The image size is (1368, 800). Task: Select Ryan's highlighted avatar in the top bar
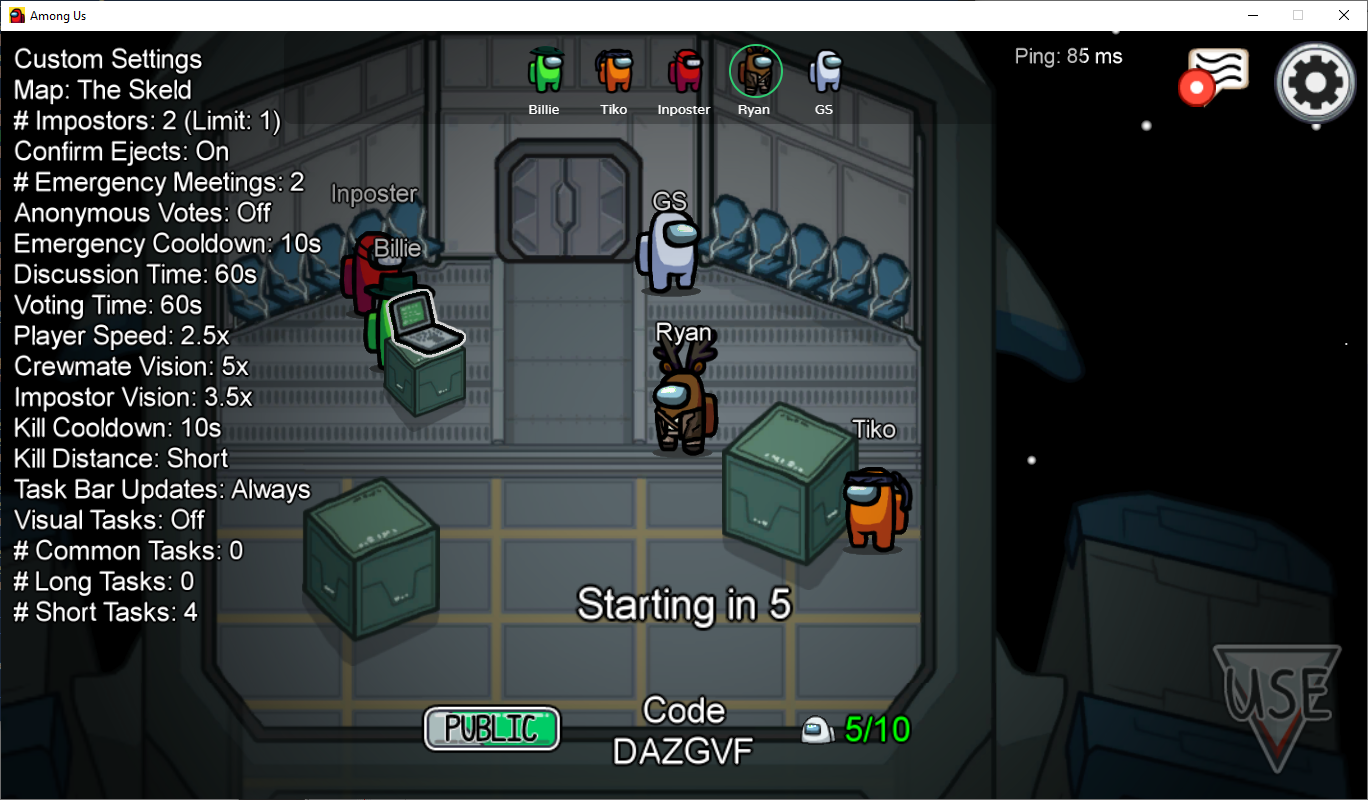754,70
